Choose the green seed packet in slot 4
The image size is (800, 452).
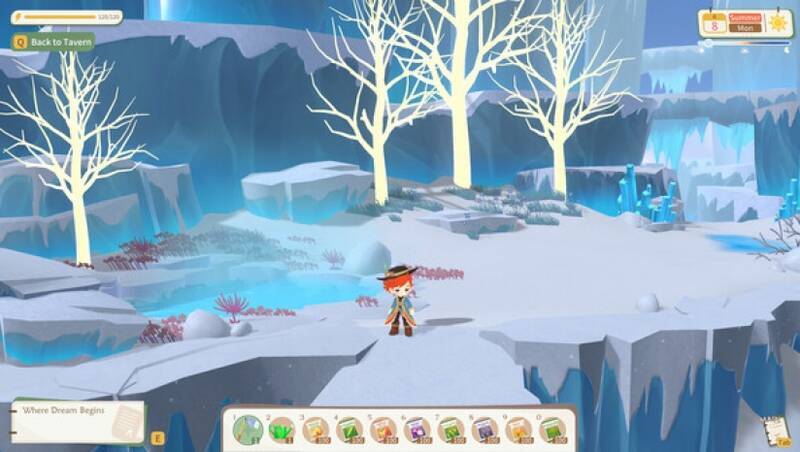pyautogui.click(x=350, y=430)
